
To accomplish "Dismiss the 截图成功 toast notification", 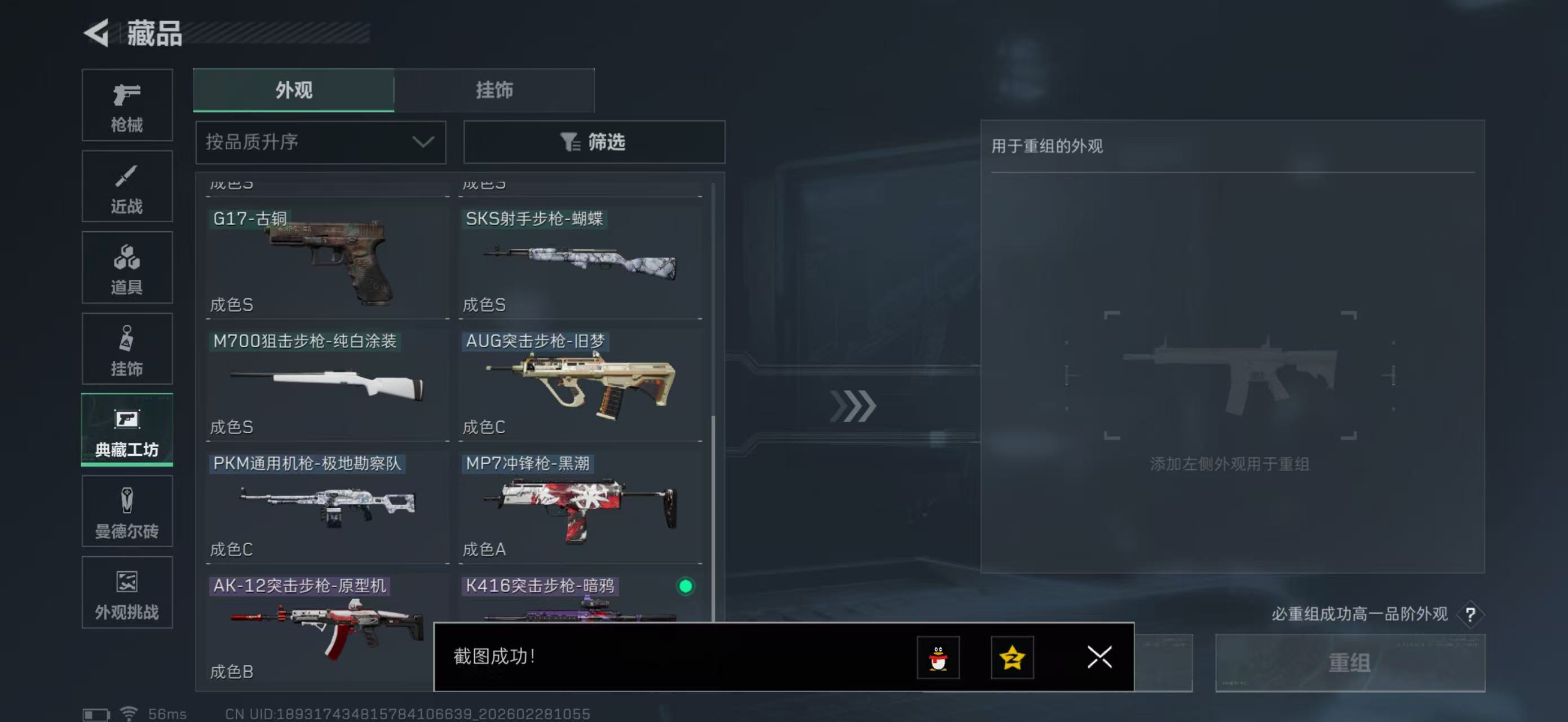I will tap(1099, 658).
